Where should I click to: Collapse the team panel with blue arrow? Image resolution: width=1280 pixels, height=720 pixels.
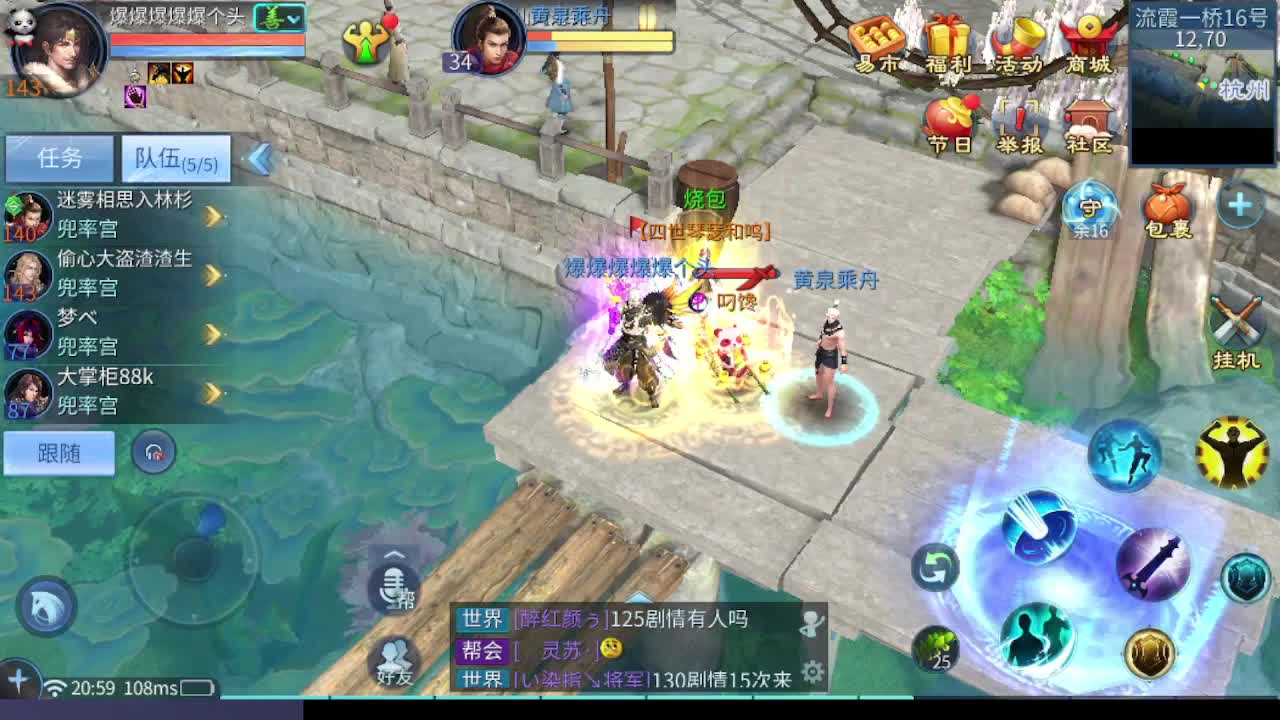[x=258, y=158]
